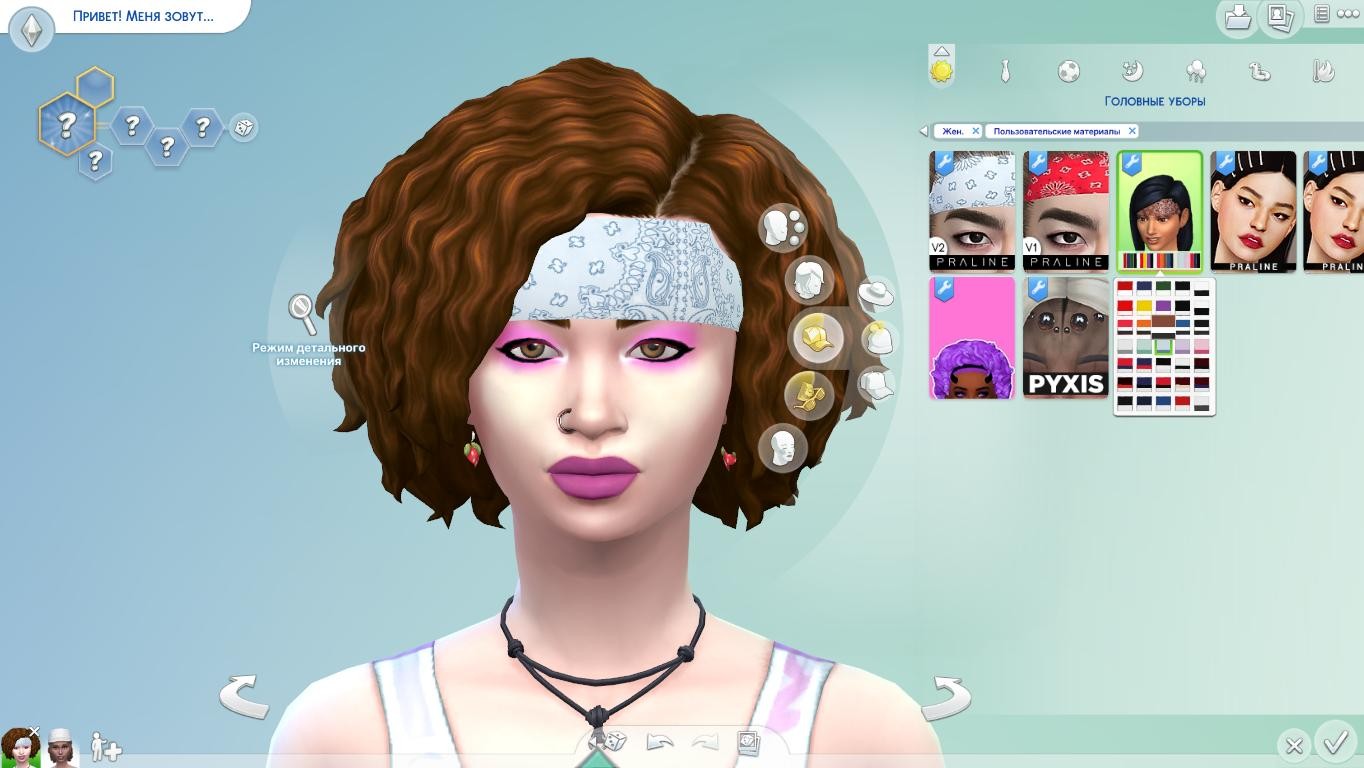The image size is (1364, 768).
Task: Open the Sim gallery photos button
Action: coord(1279,17)
